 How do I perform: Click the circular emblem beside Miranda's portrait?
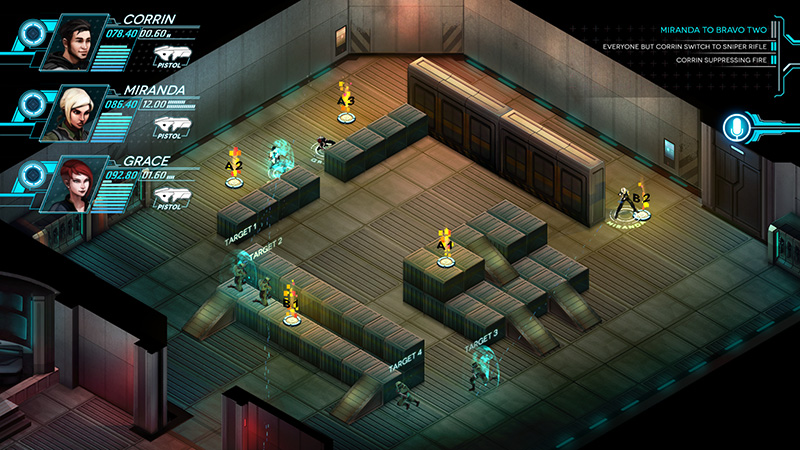(x=30, y=101)
